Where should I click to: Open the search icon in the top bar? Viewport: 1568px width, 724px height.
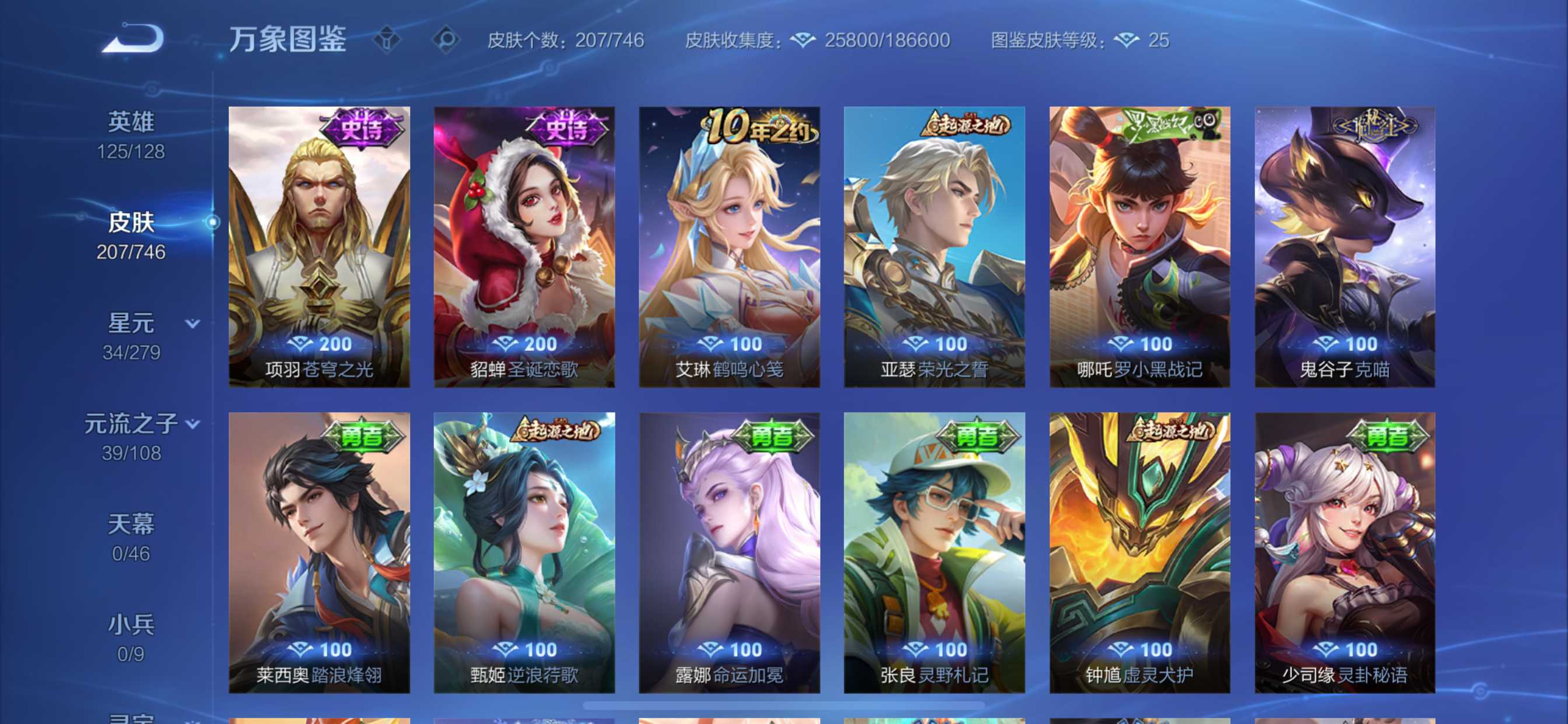[449, 40]
